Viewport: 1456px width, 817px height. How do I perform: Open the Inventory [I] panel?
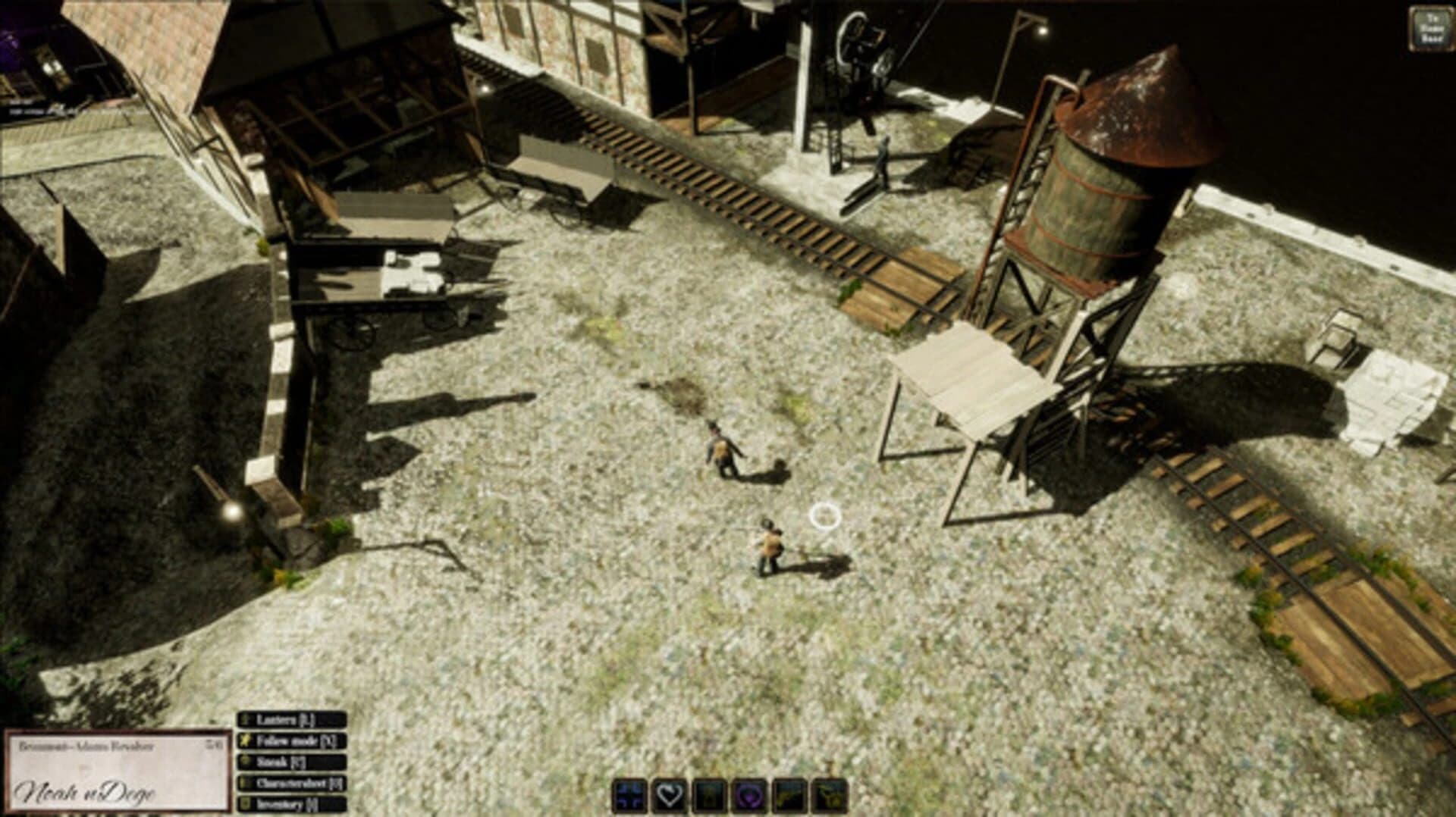coord(288,803)
